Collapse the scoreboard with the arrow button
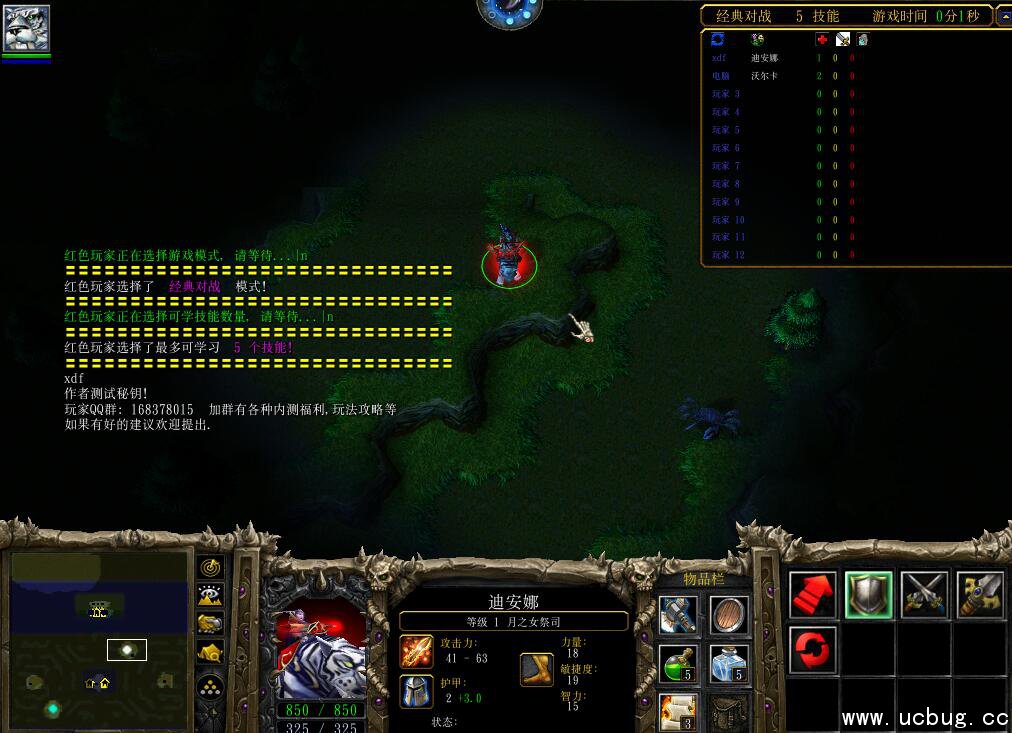 coord(1003,16)
